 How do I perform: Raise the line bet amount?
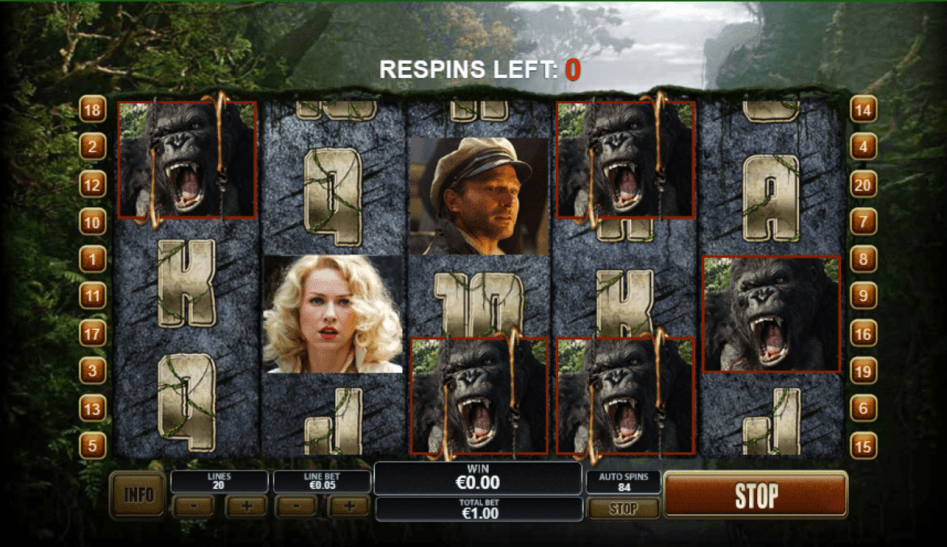(349, 506)
